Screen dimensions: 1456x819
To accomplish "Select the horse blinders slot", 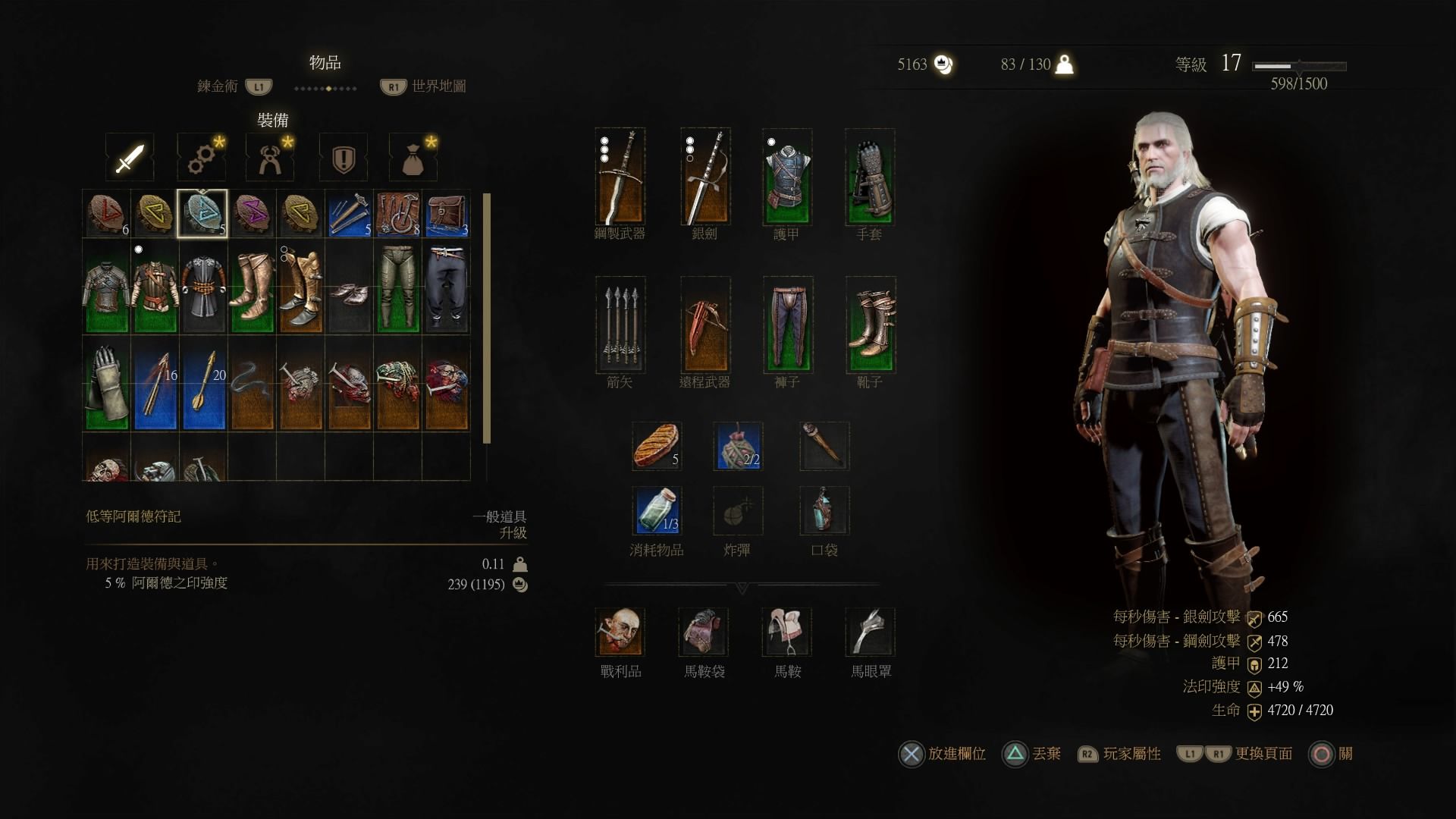I will click(x=870, y=632).
